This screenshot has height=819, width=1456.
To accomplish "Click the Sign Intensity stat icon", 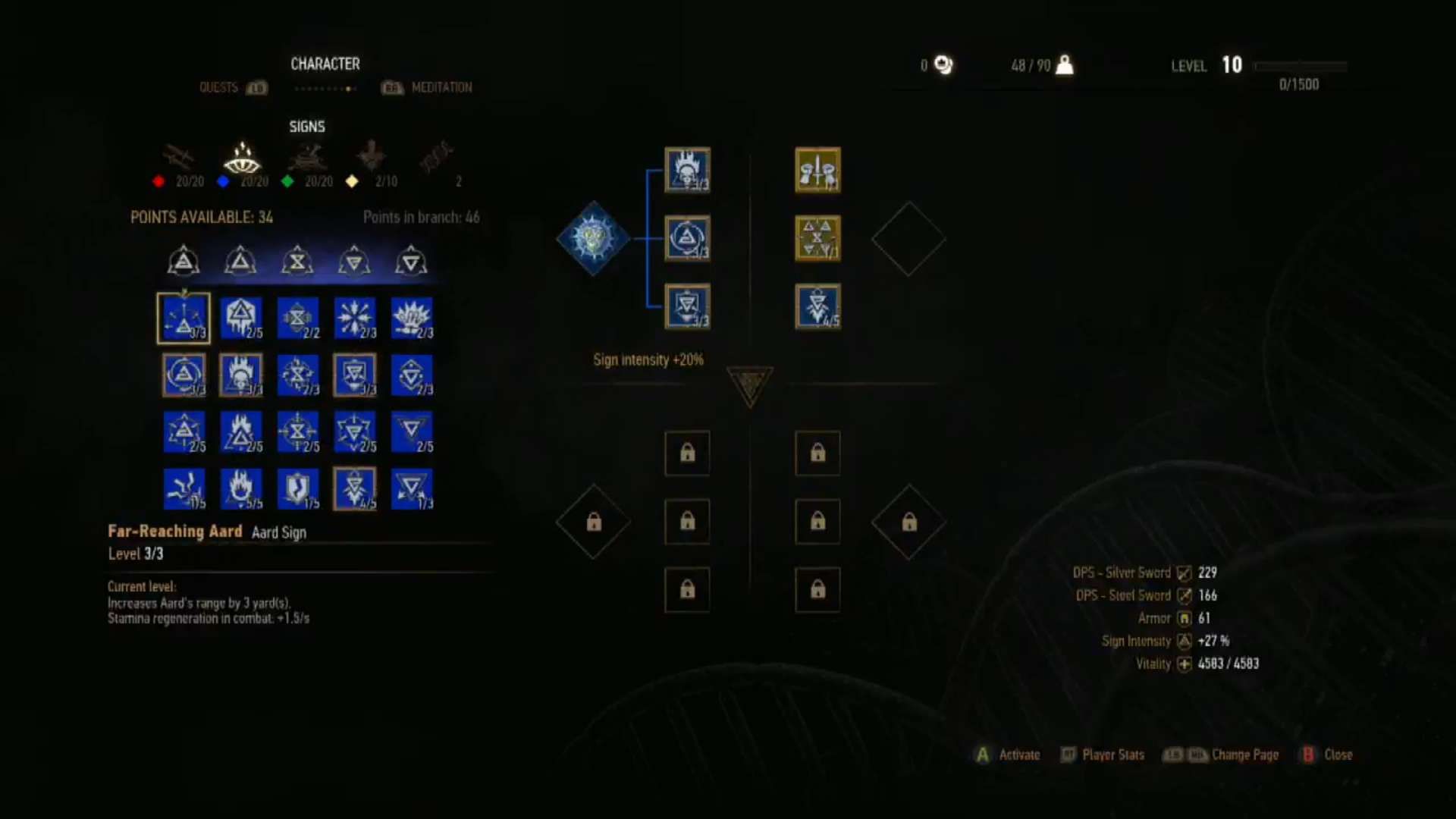I will [x=1184, y=641].
